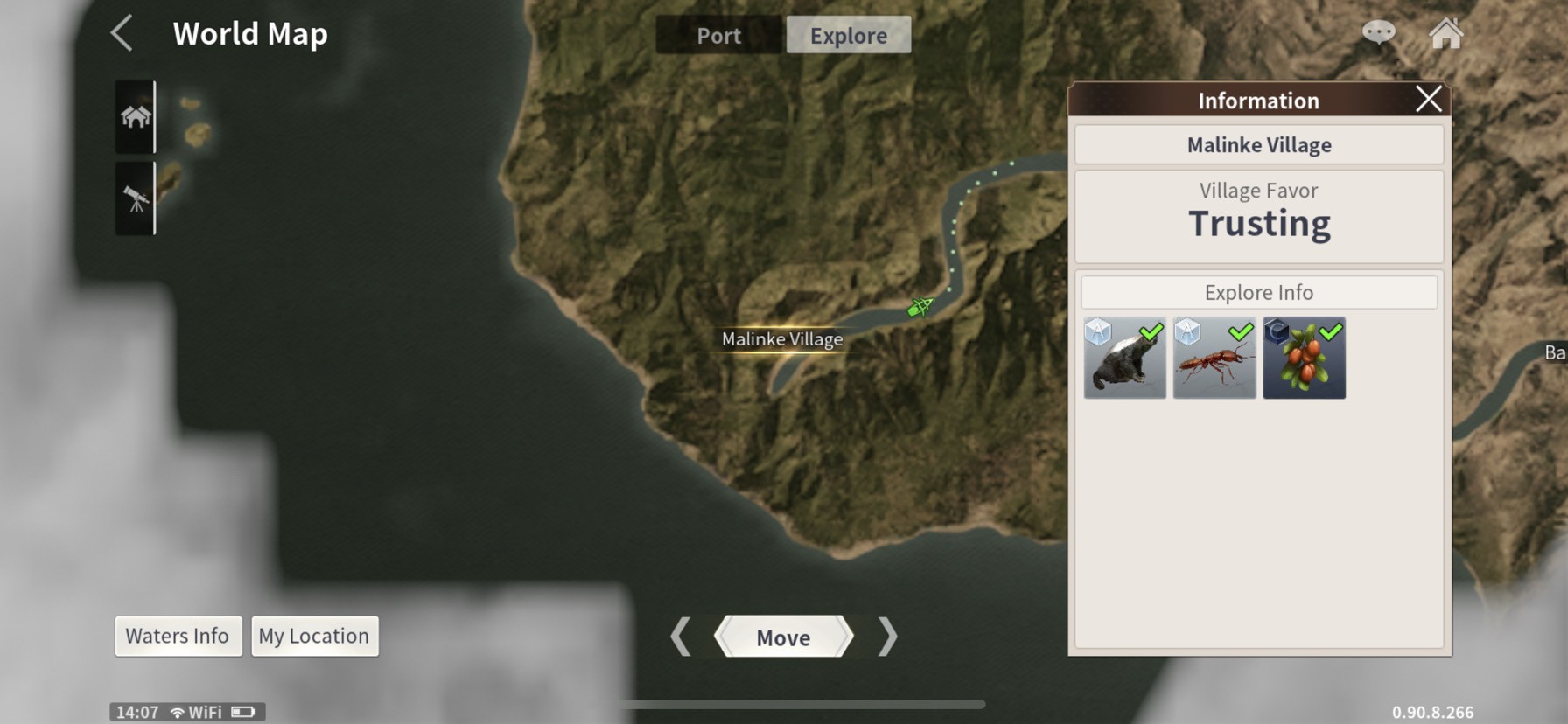Image resolution: width=1568 pixels, height=724 pixels.
Task: Return to the home screen
Action: pyautogui.click(x=1445, y=34)
